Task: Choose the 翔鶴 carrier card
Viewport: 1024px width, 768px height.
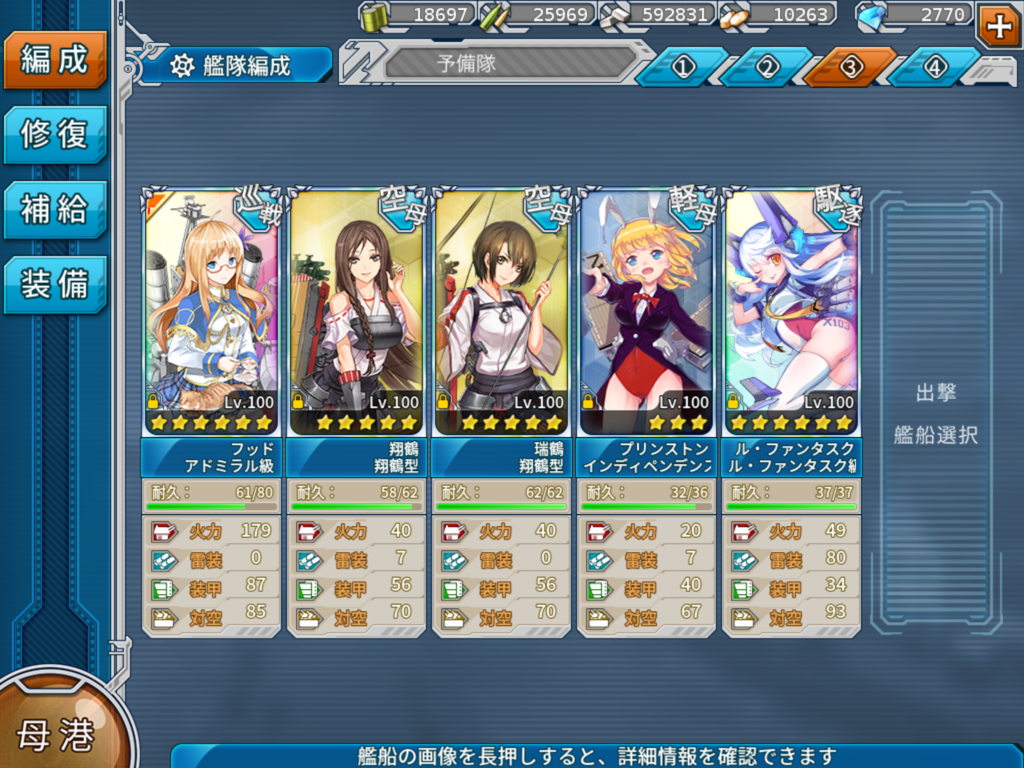Action: (355, 312)
